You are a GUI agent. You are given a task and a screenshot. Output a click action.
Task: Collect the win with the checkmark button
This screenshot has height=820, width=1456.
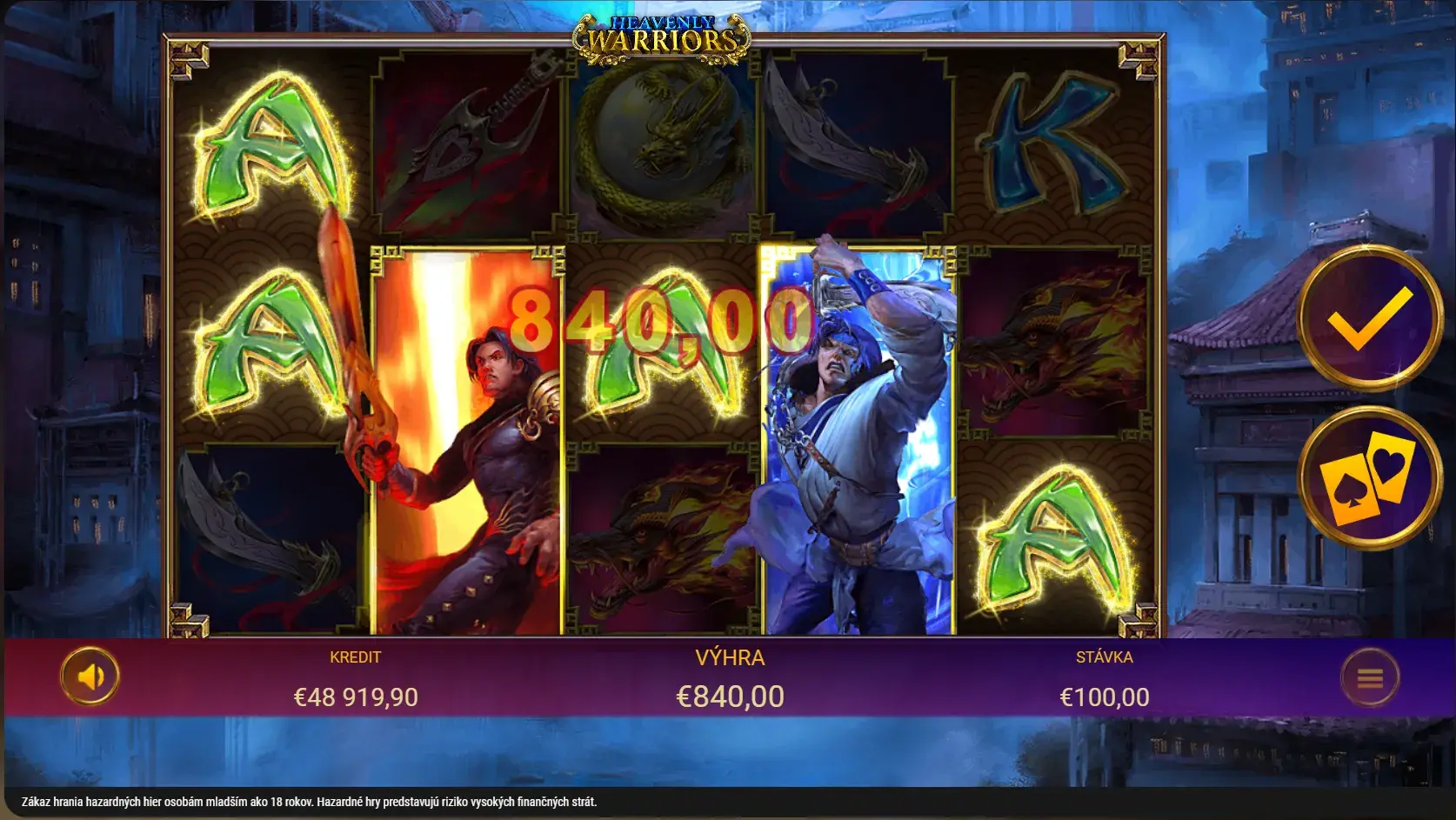pyautogui.click(x=1369, y=317)
